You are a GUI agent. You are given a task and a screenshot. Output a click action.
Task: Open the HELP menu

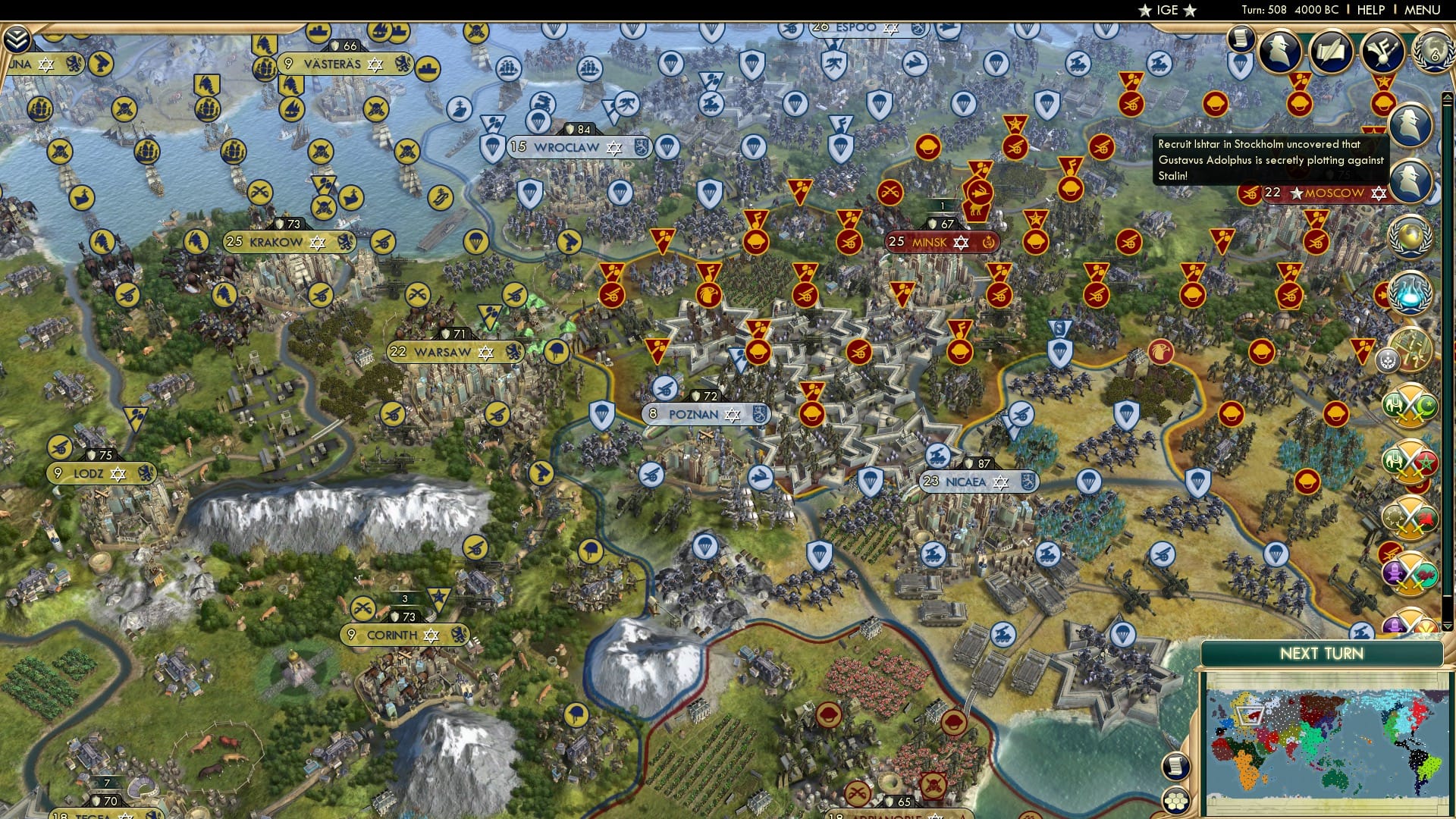coord(1370,10)
